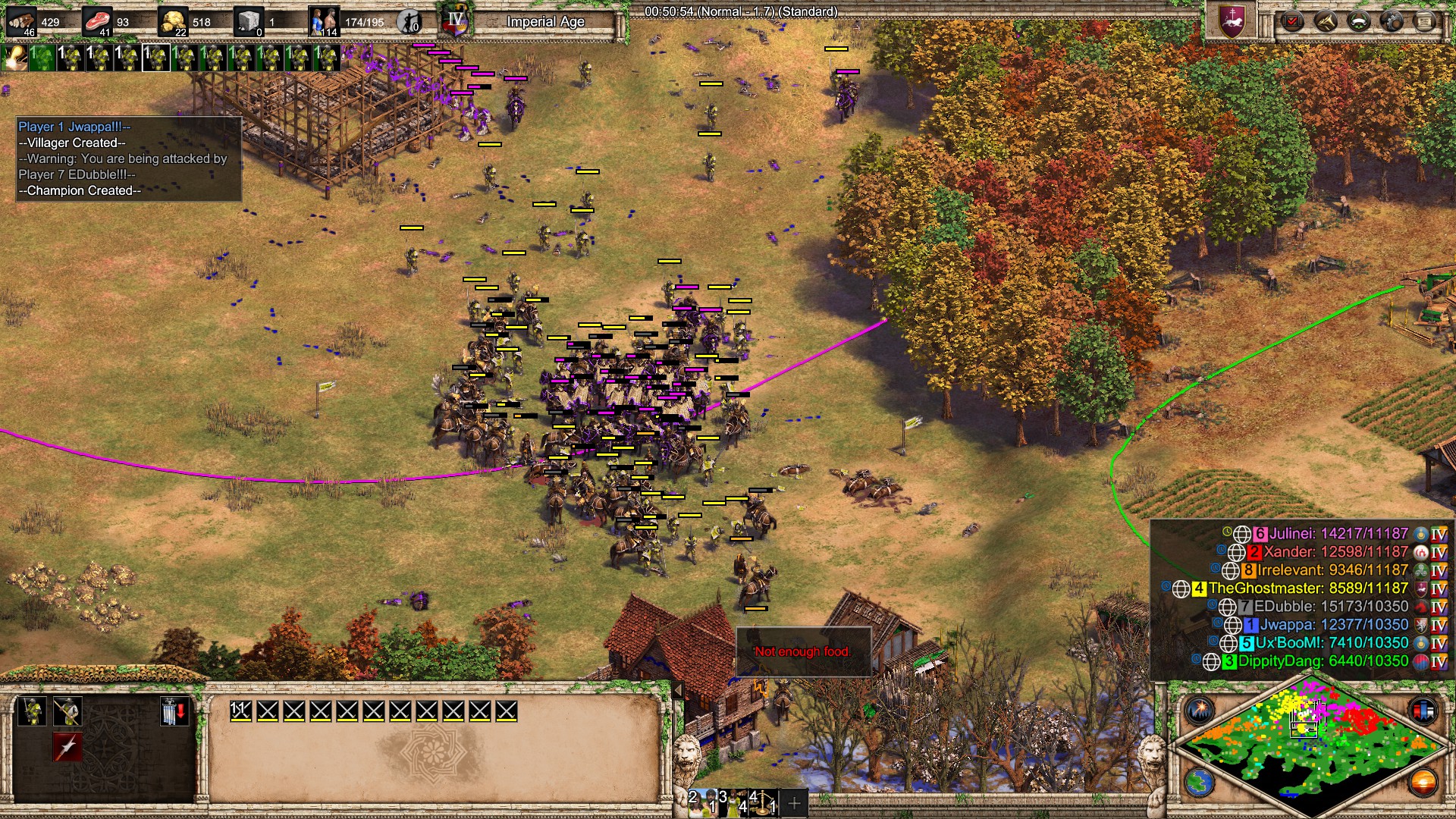Viewport: 1456px width, 819px height.
Task: Open the diplomacy horn button
Action: [1326, 21]
